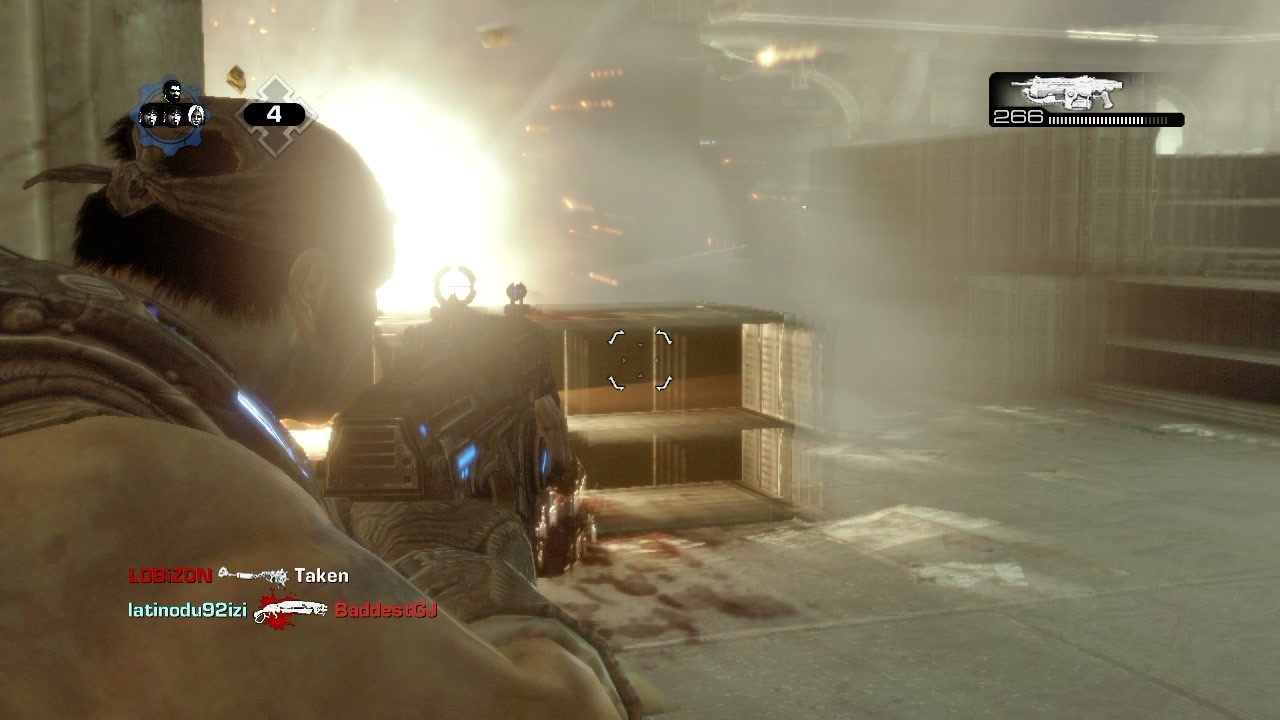Select the blonde teammate portrait on the right
This screenshot has width=1280, height=720.
click(197, 116)
